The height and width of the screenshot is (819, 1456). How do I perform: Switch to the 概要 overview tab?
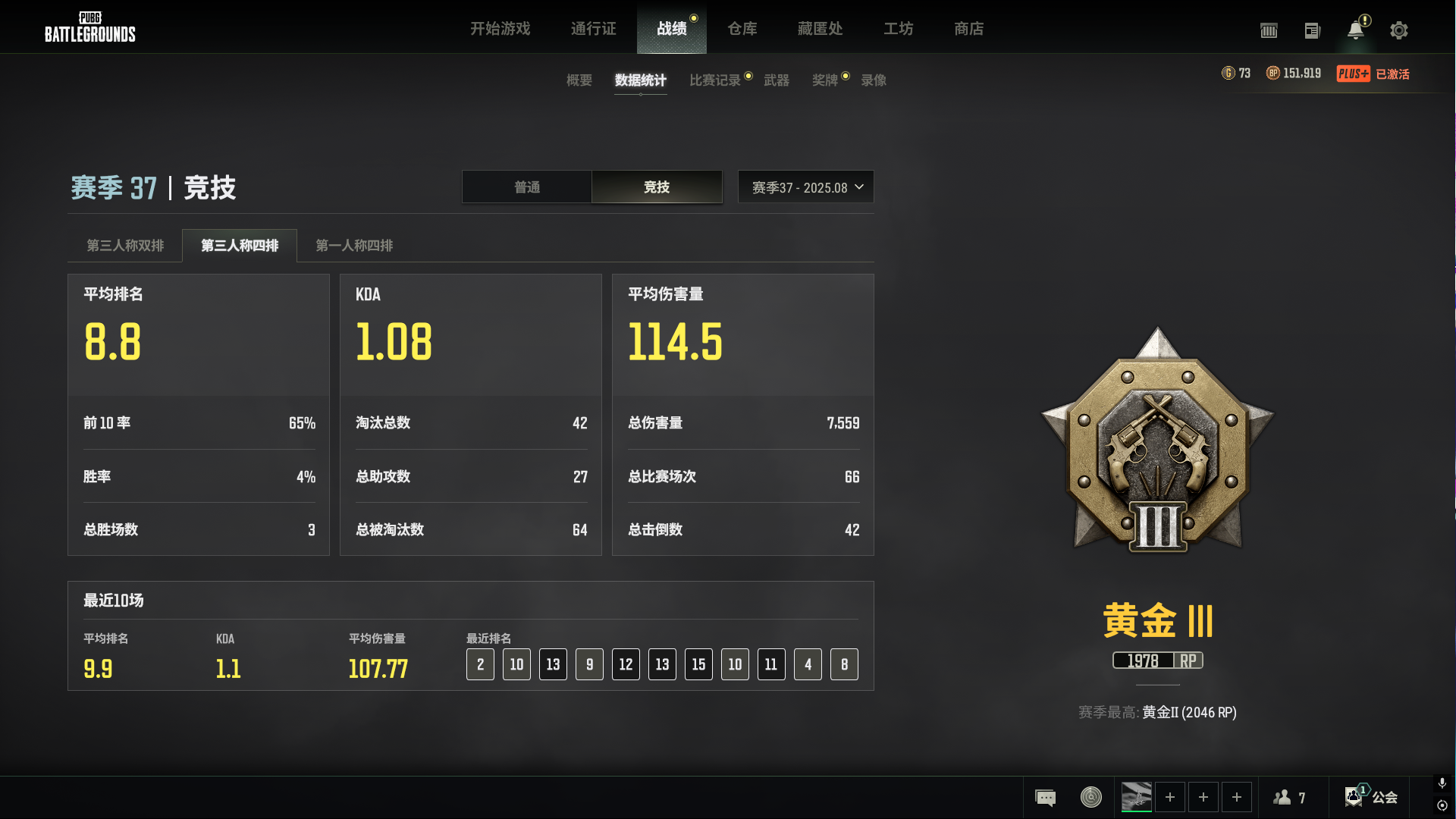579,80
